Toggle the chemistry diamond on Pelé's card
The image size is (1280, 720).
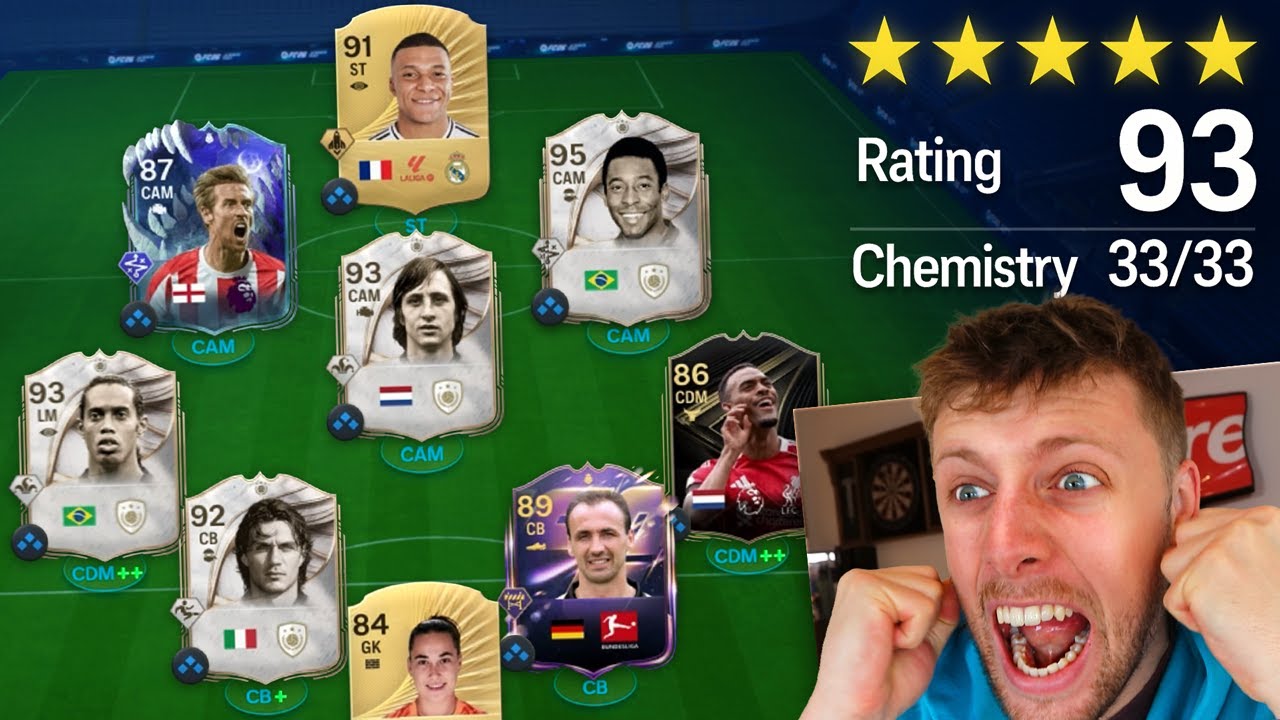[550, 305]
